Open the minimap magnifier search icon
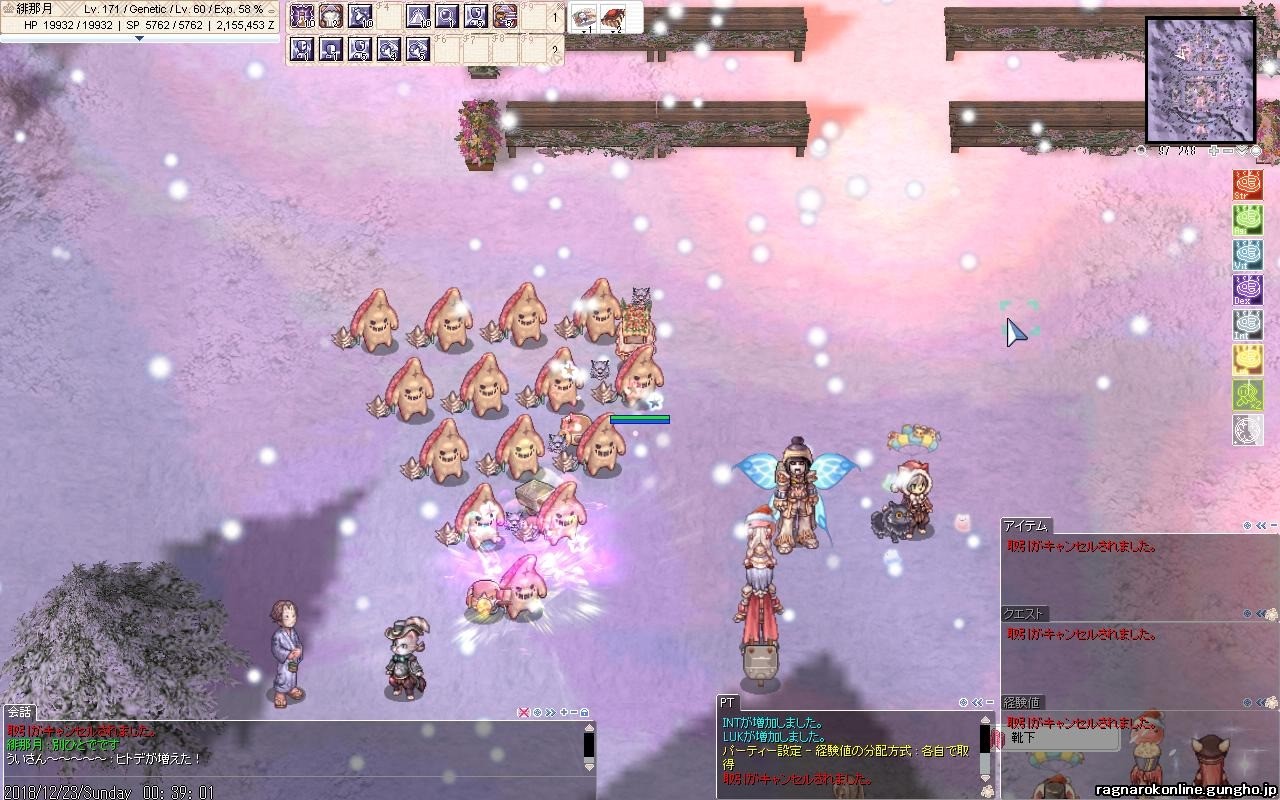Viewport: 1280px width, 800px height. tap(1142, 151)
